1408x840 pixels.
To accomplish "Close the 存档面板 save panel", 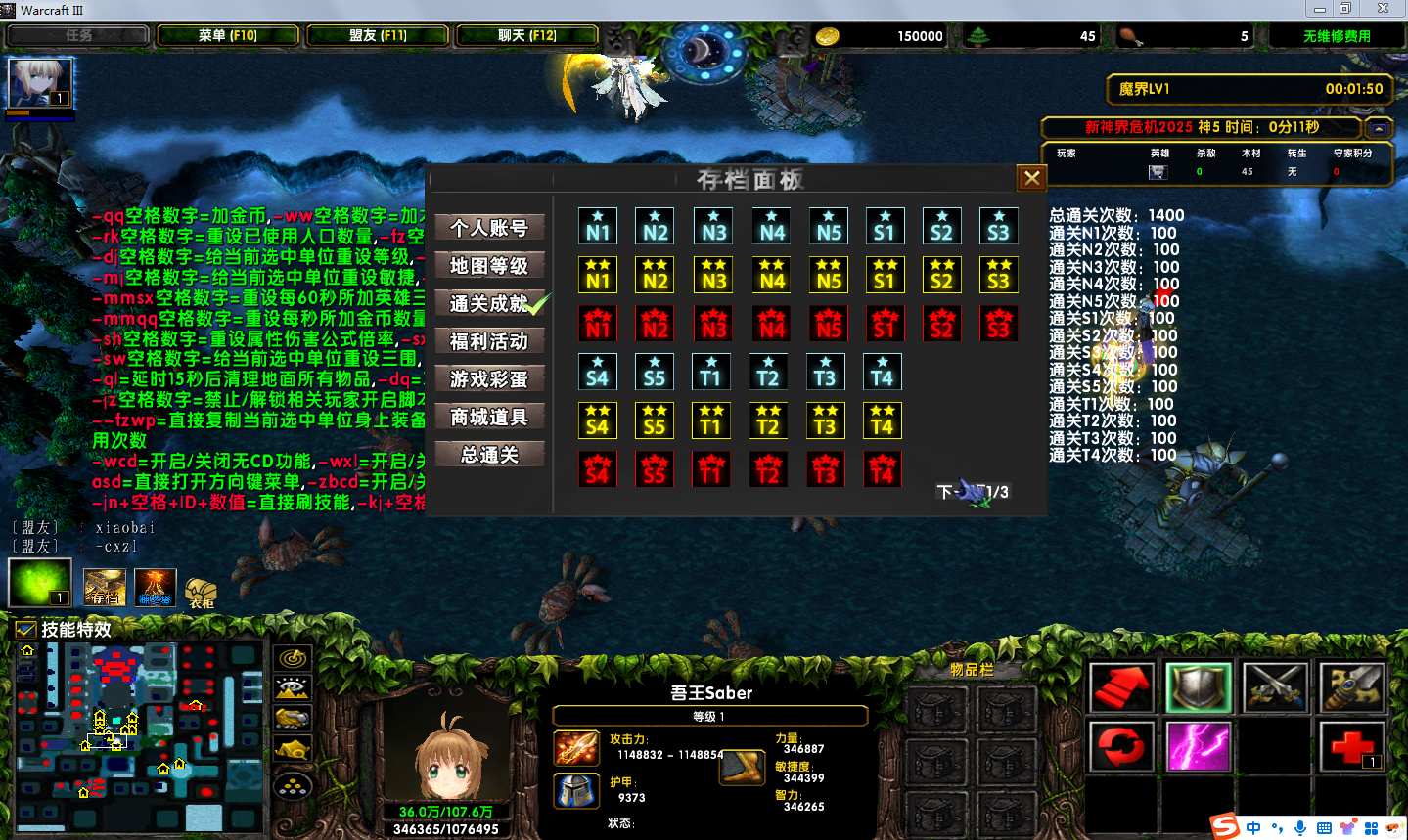I will (1031, 178).
